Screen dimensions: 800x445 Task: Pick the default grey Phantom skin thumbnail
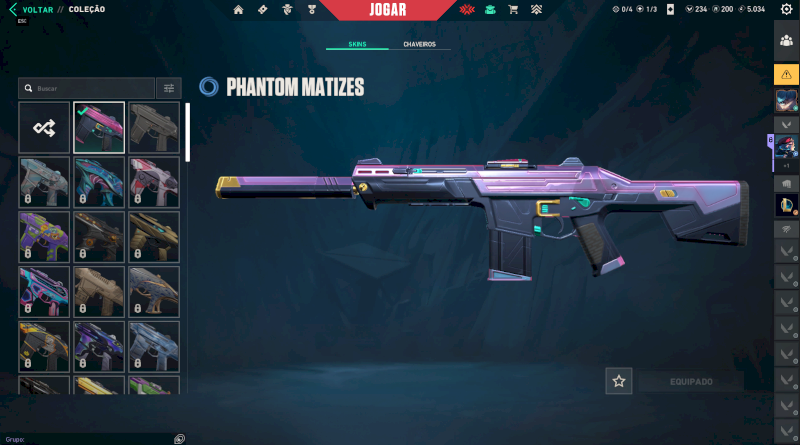coord(154,127)
